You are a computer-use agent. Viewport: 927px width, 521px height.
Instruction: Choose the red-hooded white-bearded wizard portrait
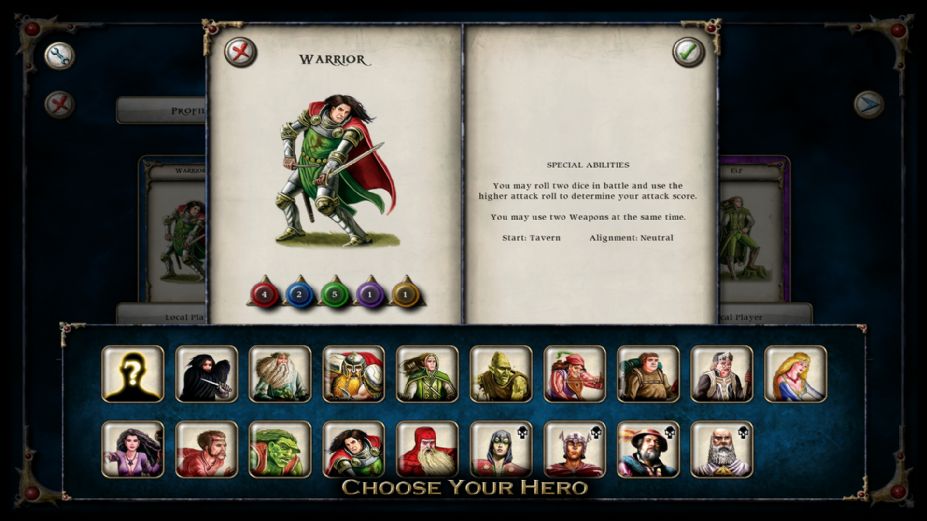point(427,449)
